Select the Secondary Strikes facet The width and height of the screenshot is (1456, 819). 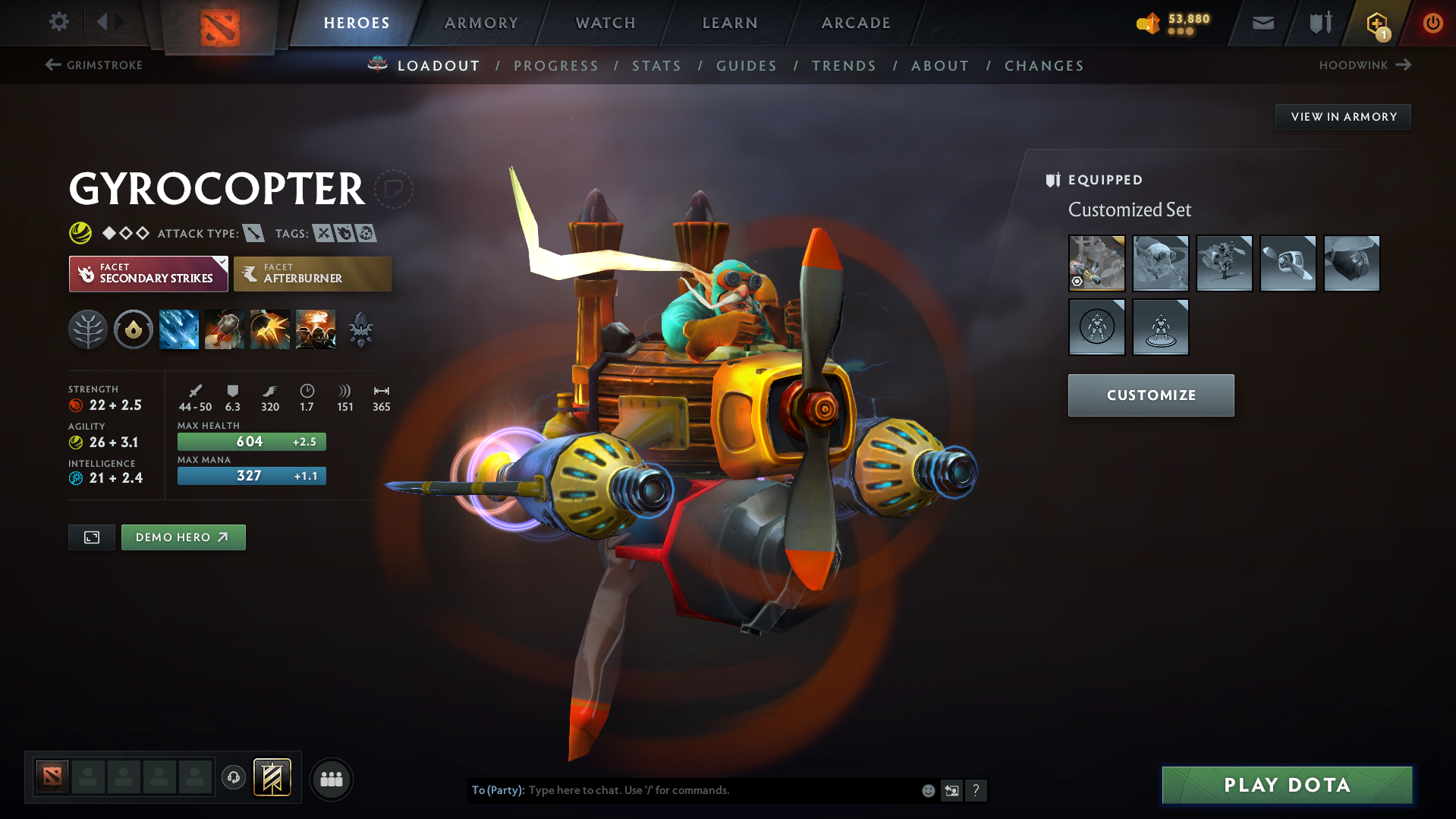[148, 273]
